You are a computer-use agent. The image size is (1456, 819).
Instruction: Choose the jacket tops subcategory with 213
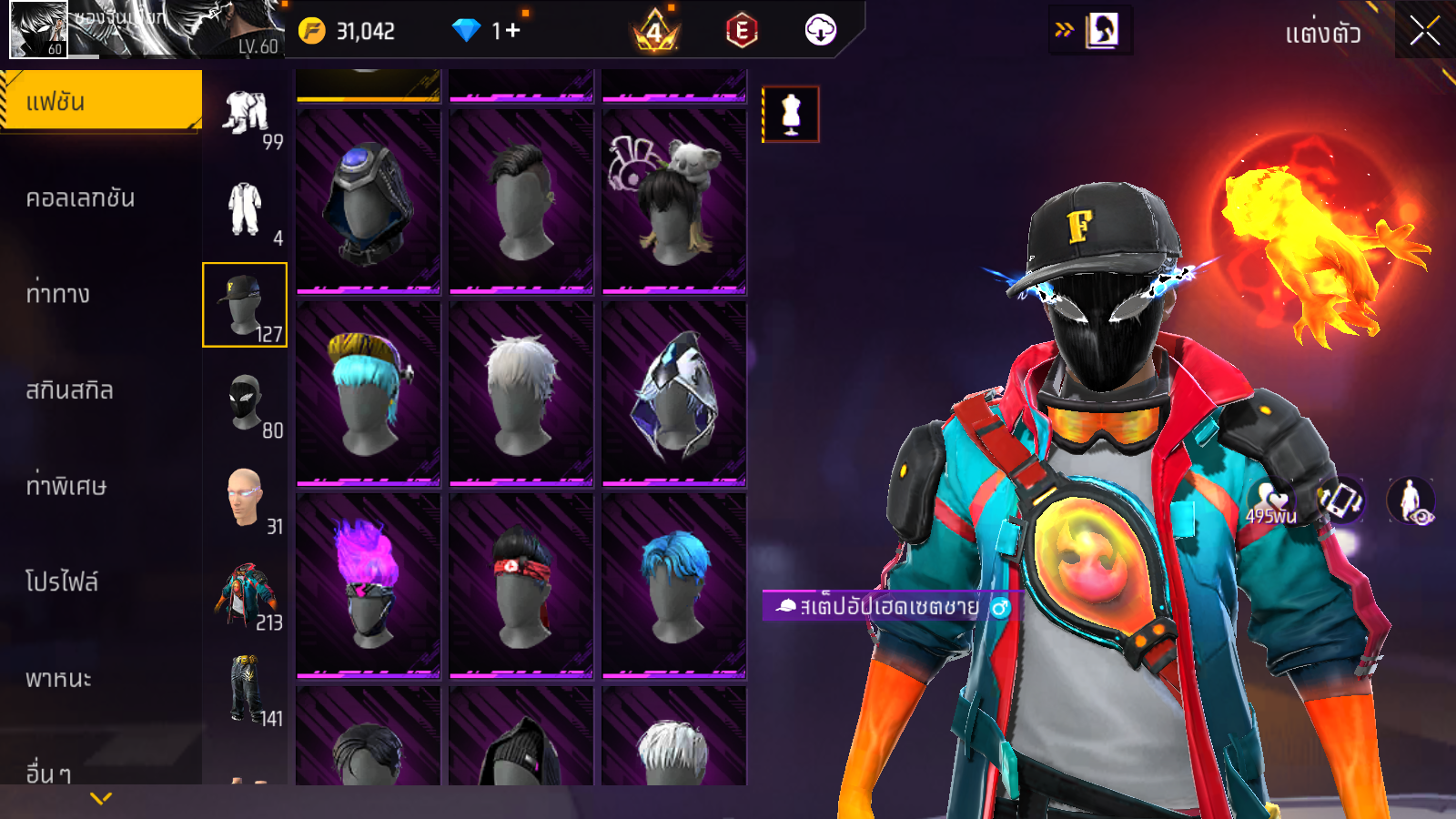(x=246, y=595)
